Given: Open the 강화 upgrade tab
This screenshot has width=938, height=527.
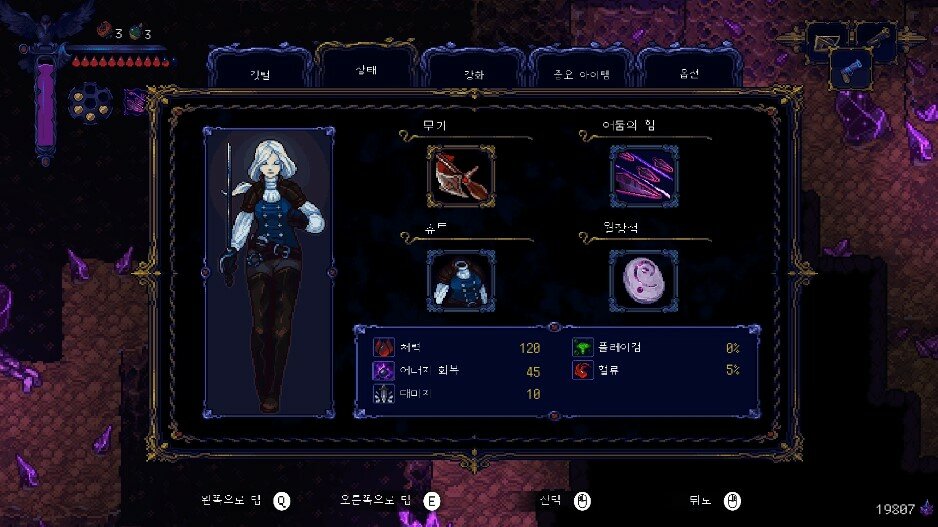Looking at the screenshot, I should pyautogui.click(x=472, y=74).
